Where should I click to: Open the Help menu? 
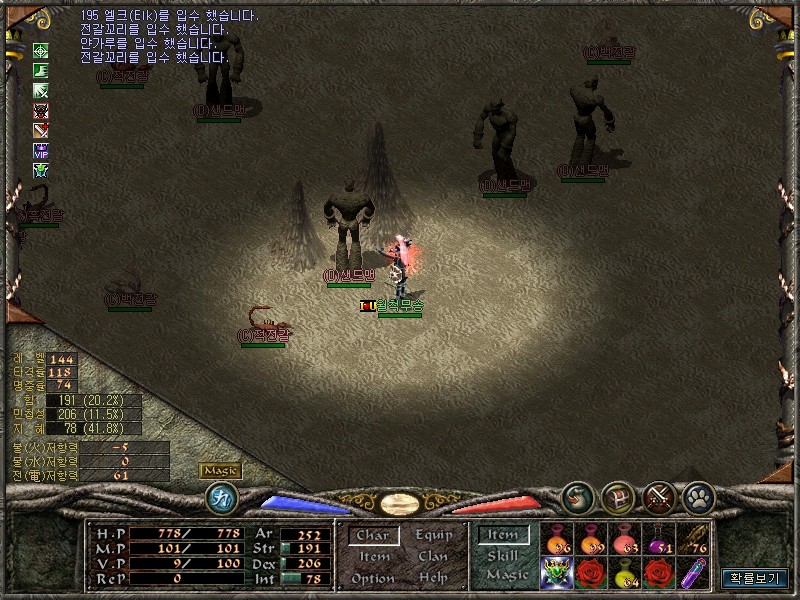tap(433, 578)
